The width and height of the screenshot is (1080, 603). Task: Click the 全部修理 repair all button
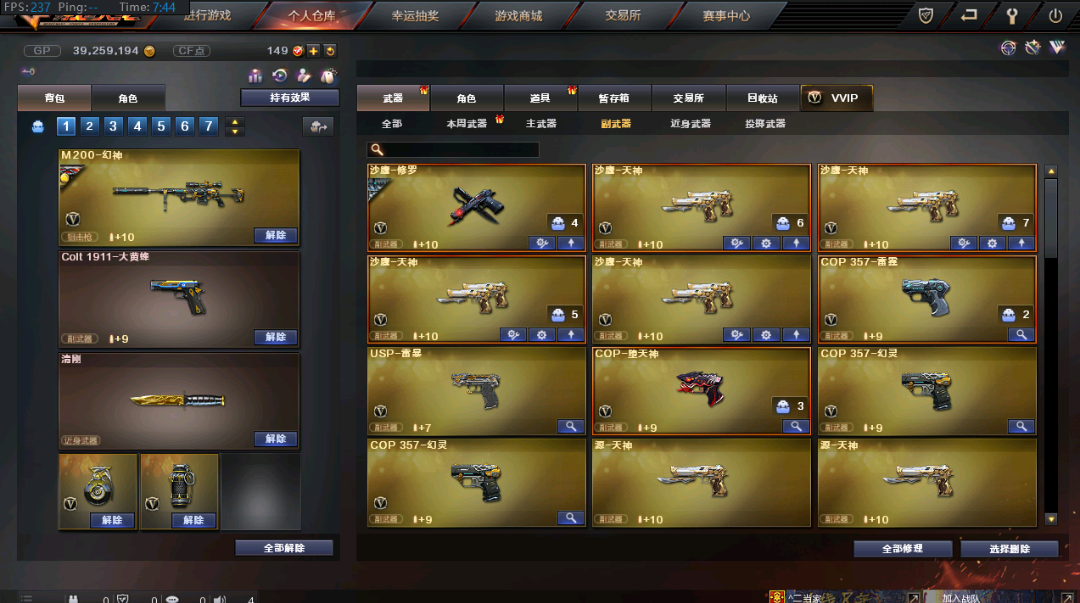[x=902, y=549]
